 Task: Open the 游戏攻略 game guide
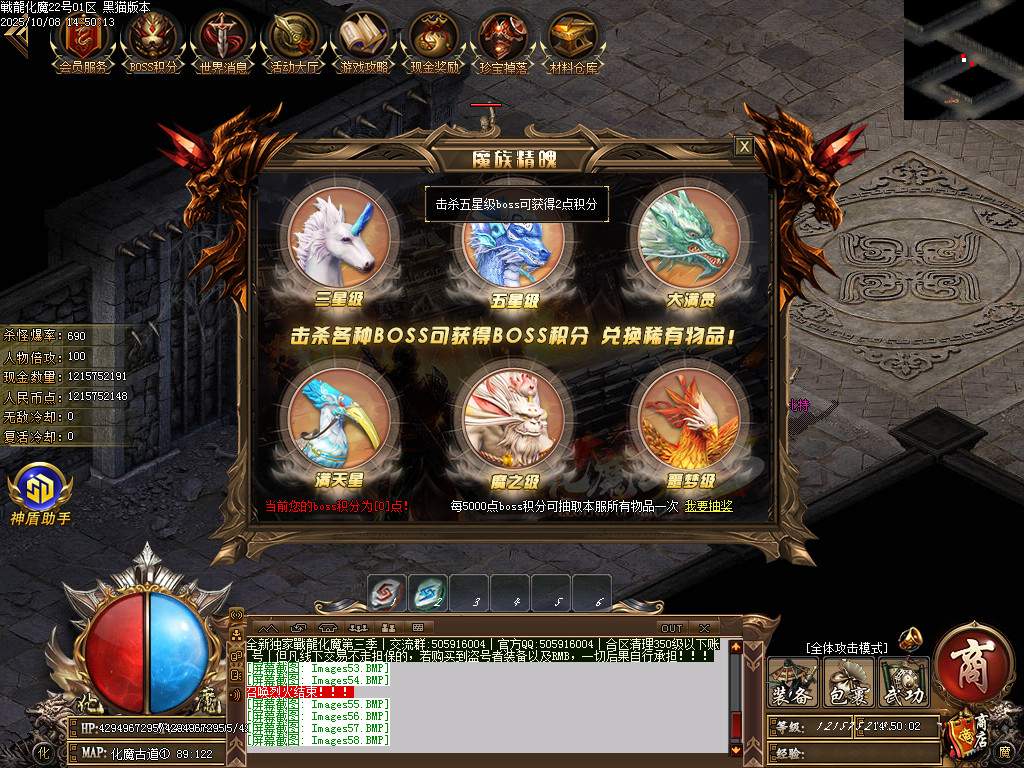(364, 40)
